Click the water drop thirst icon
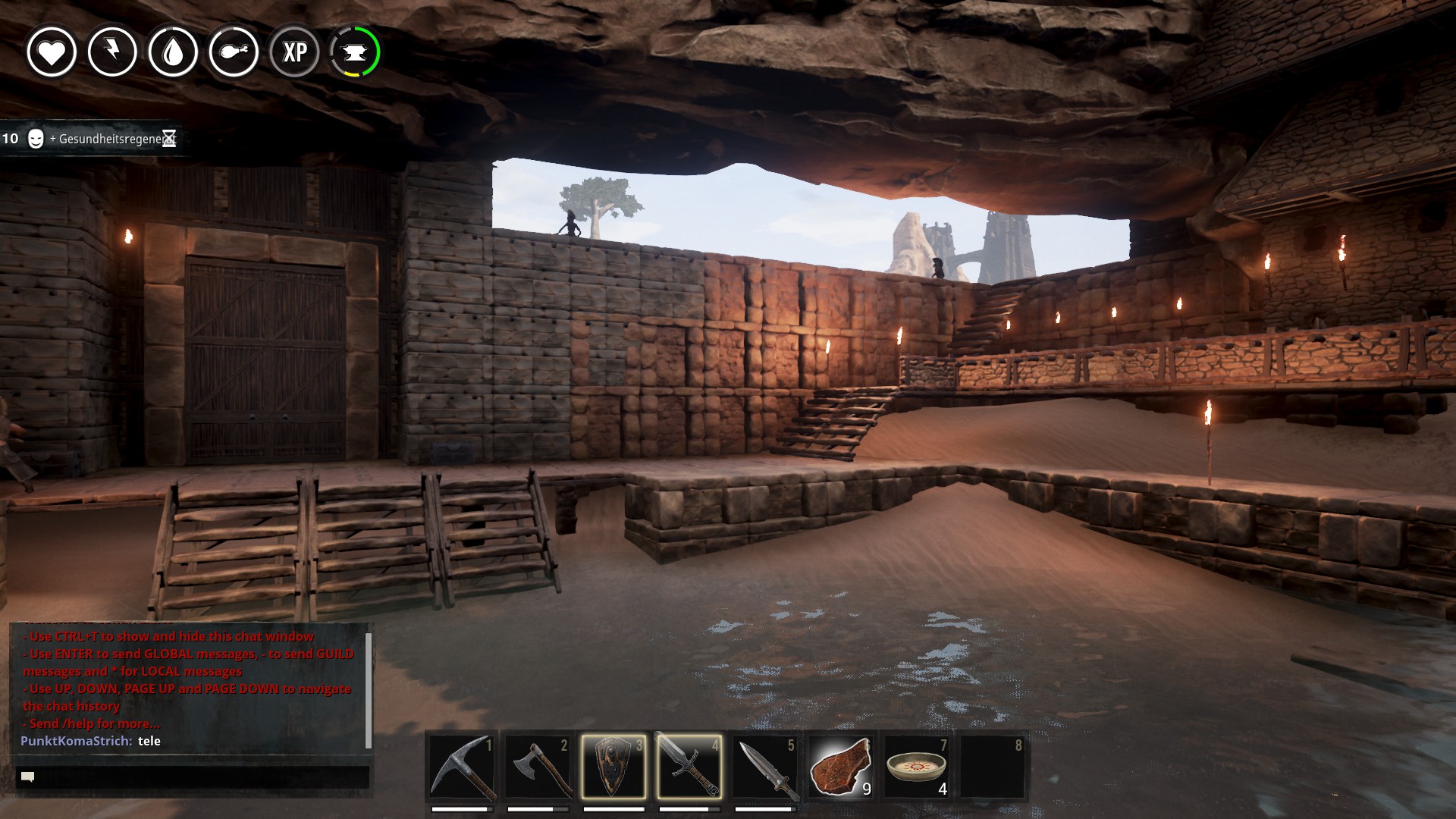 pos(173,52)
